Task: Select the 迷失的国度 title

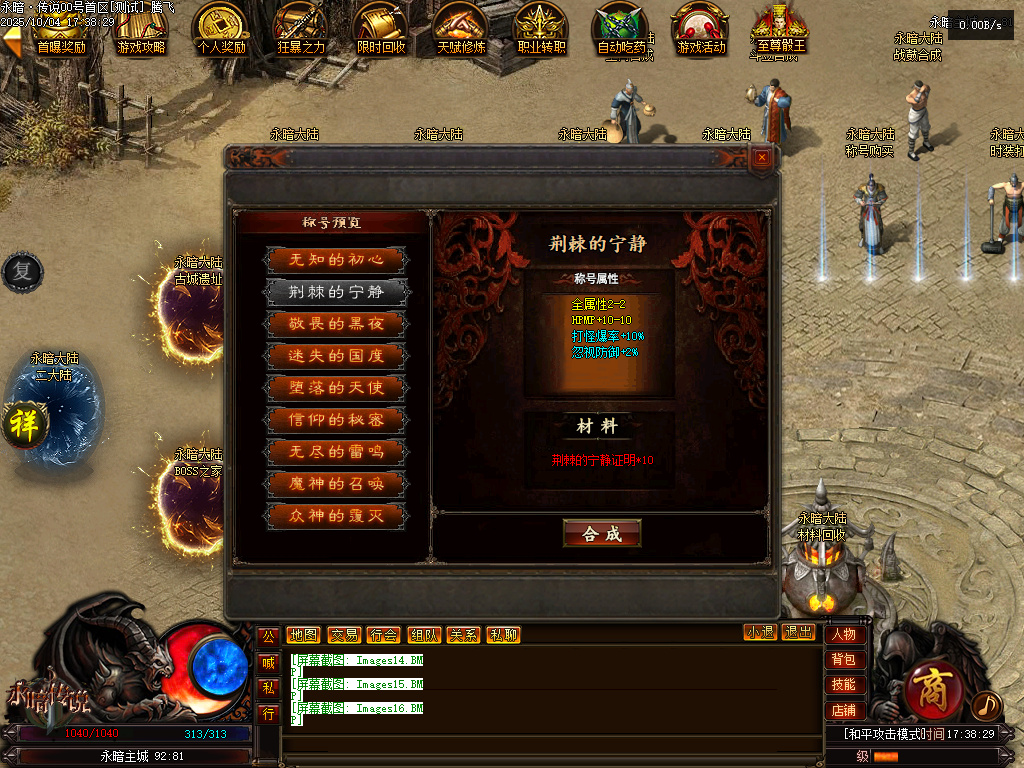Action: pos(336,356)
